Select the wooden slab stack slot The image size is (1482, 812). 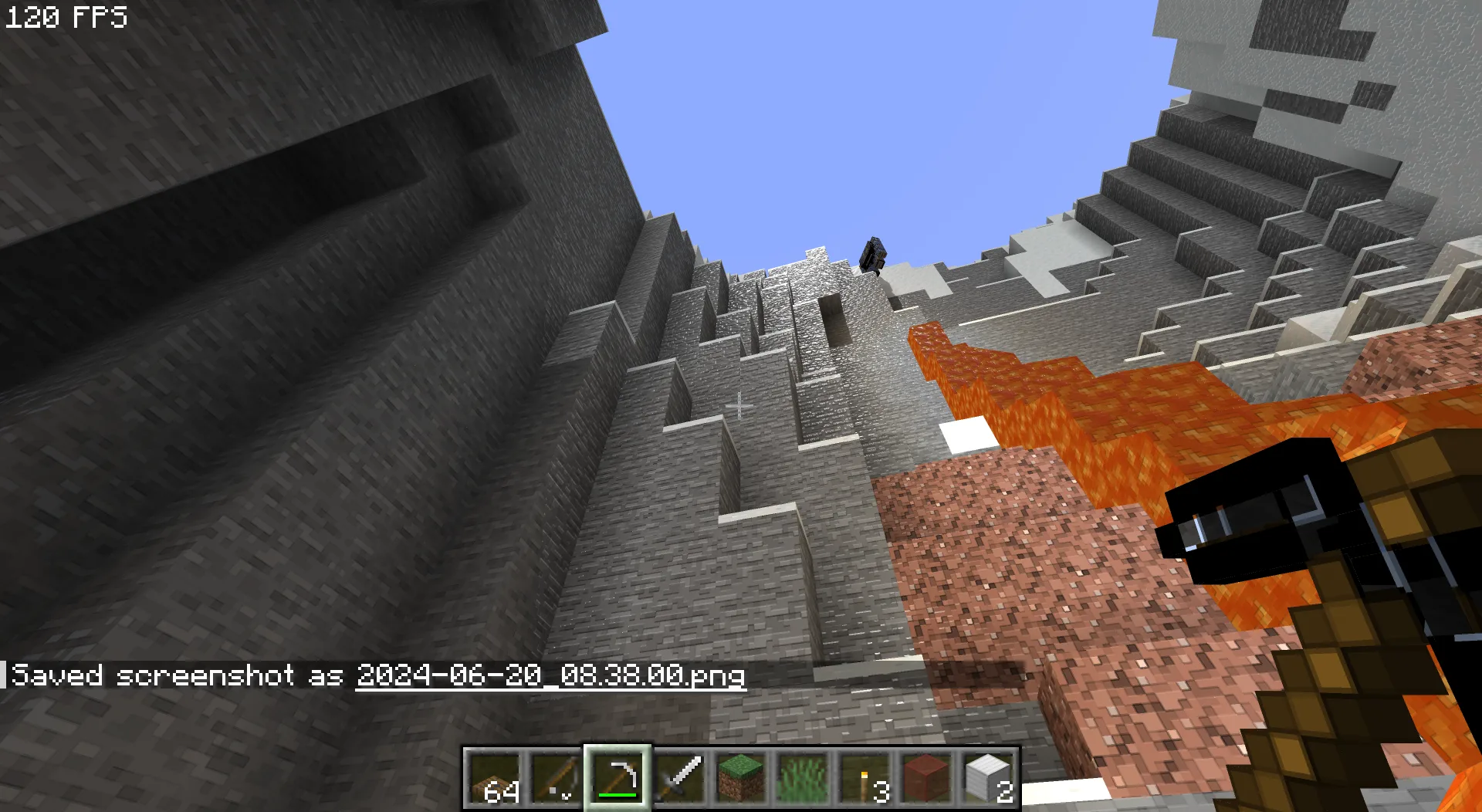click(x=494, y=777)
